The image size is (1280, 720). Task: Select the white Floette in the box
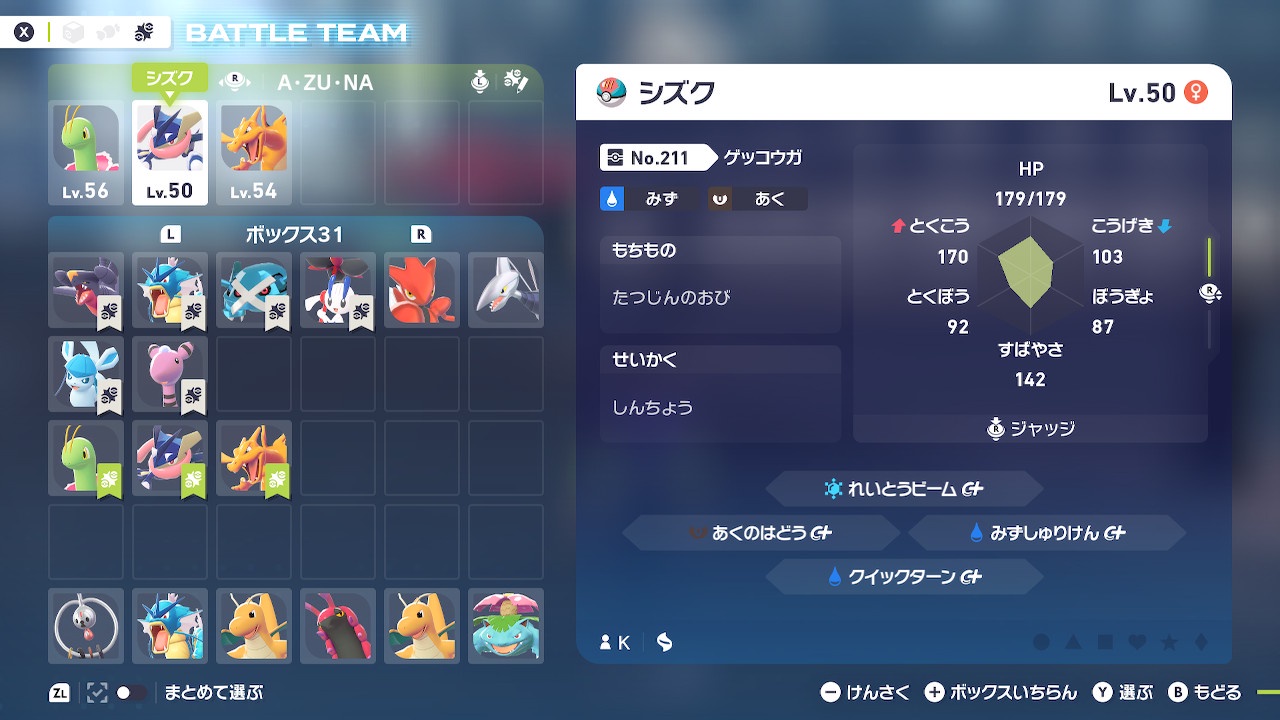[338, 290]
